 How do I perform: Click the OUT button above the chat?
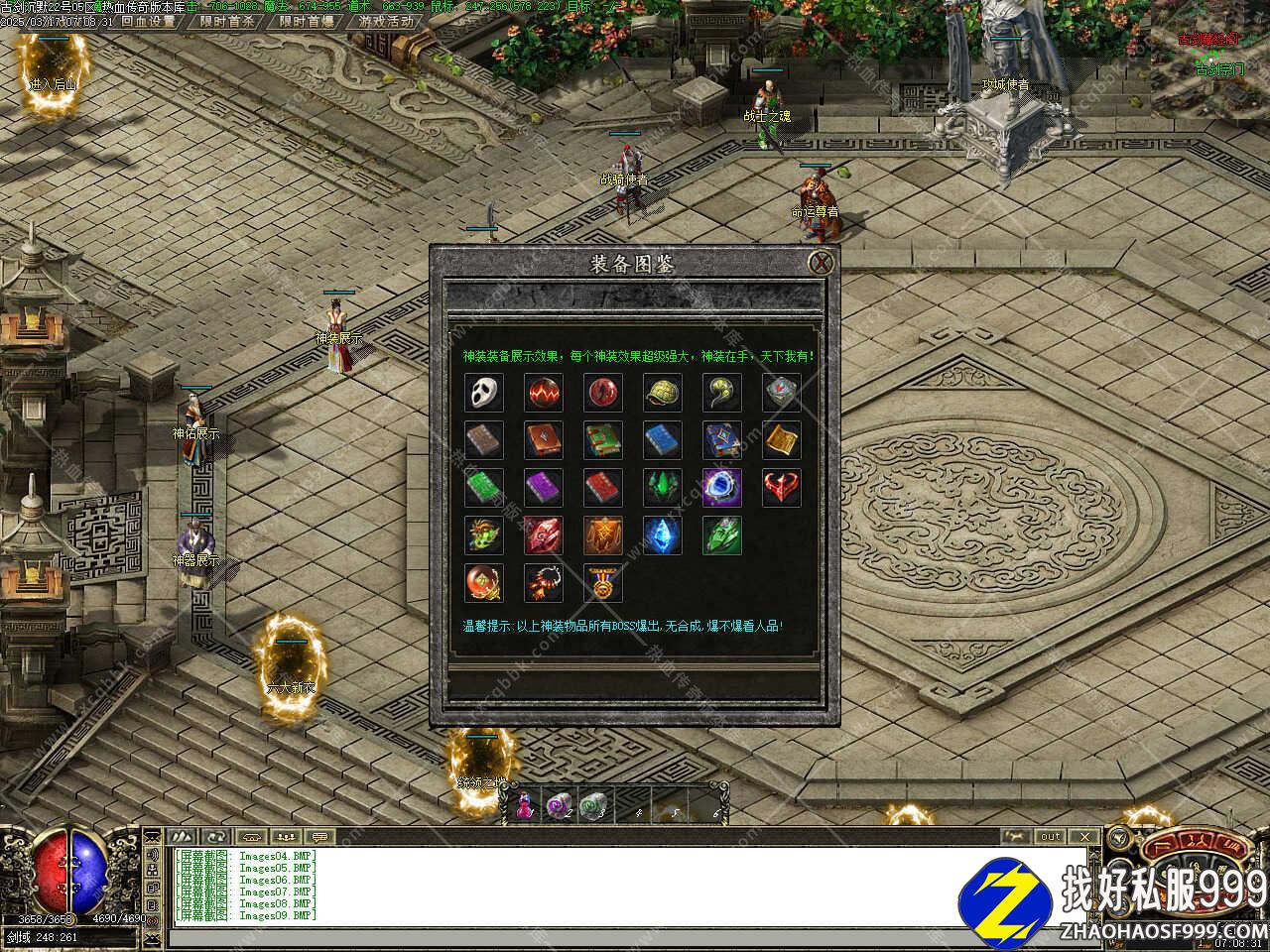tap(1051, 836)
